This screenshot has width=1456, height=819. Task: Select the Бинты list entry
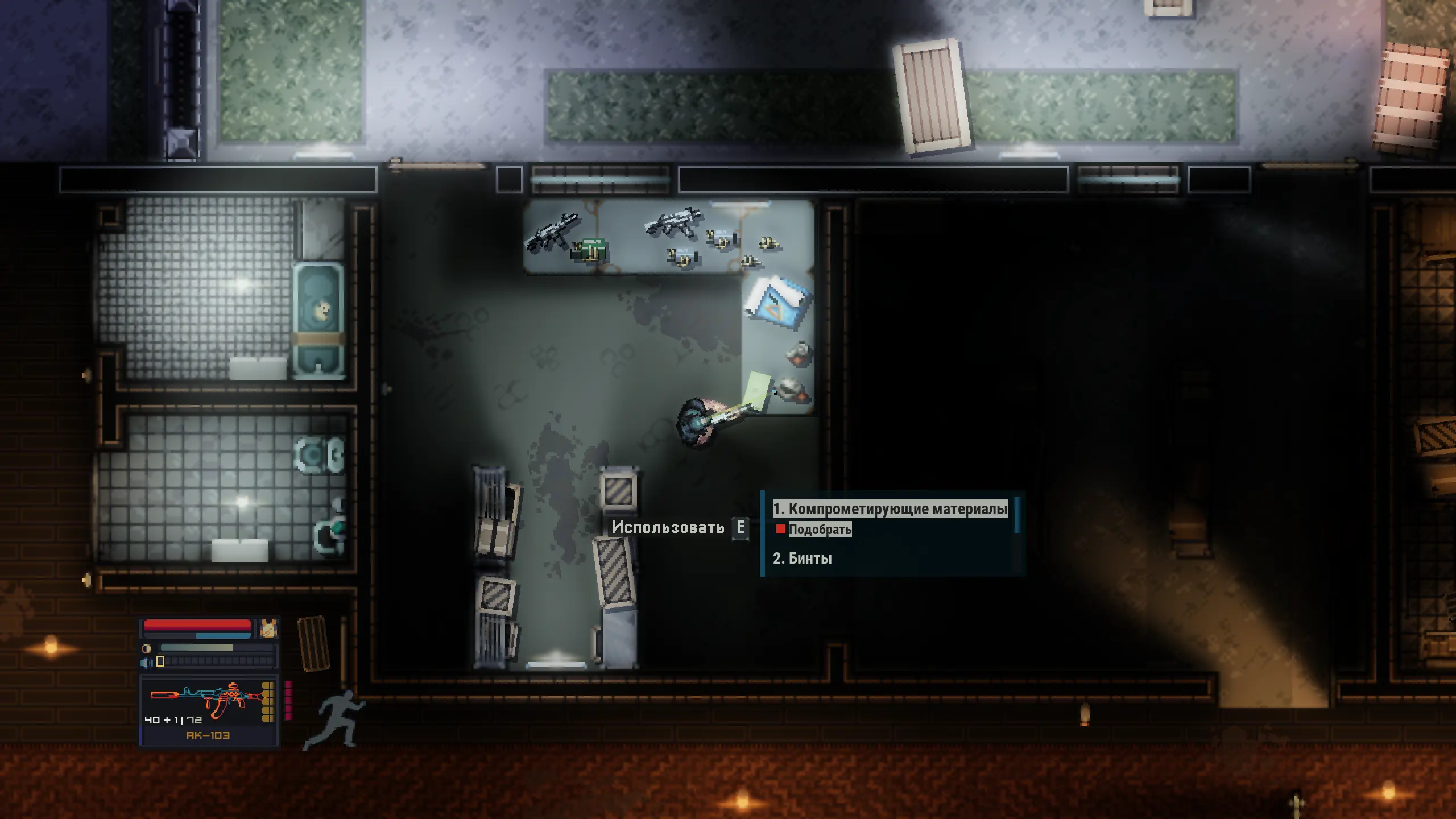click(802, 559)
